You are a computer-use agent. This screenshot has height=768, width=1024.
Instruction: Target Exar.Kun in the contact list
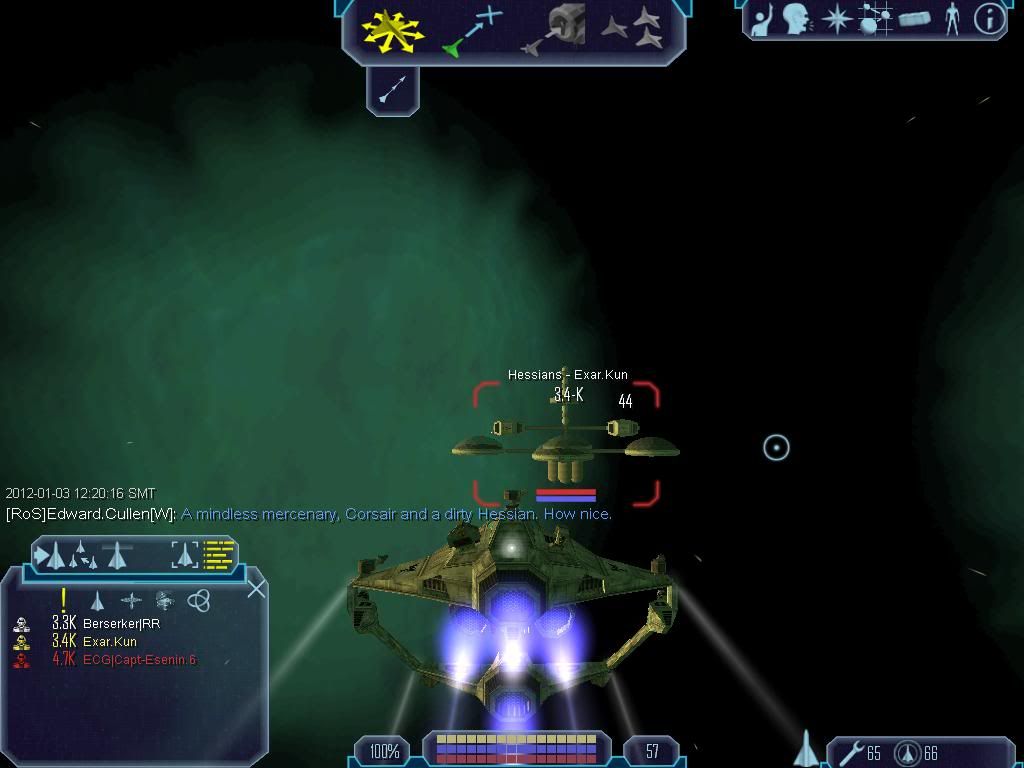(109, 641)
